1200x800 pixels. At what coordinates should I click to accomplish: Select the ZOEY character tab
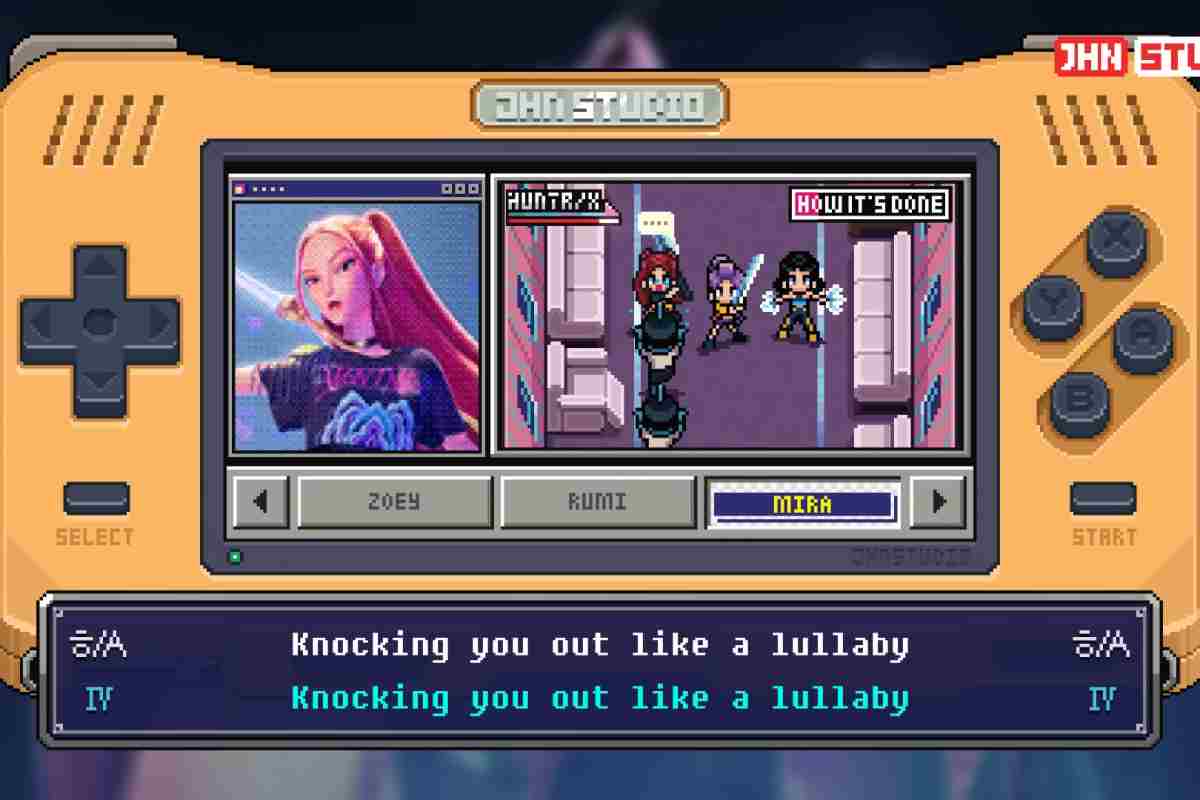395,502
